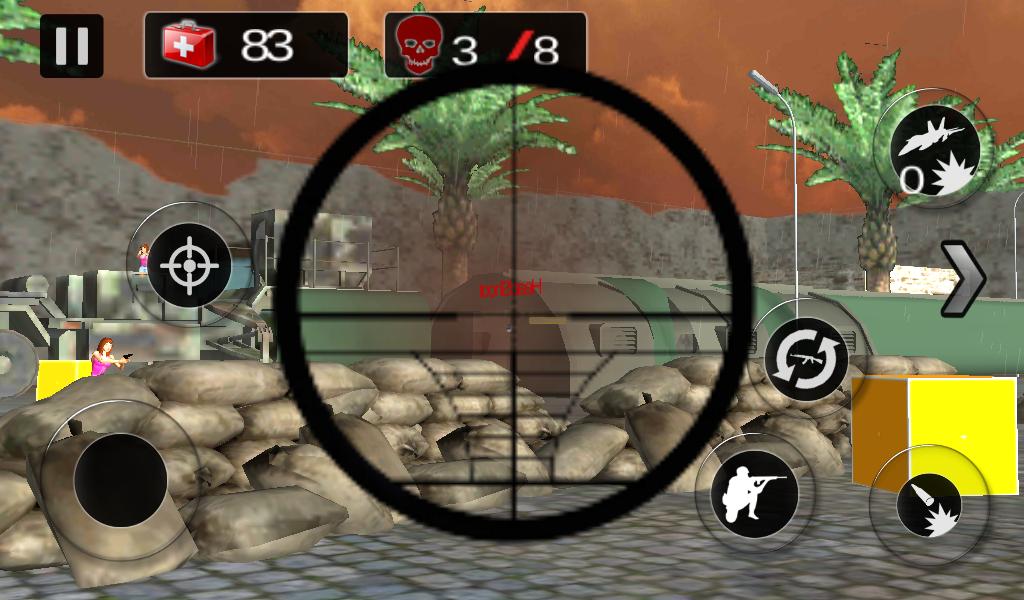Toggle the crosshair scope aim button

187,265
